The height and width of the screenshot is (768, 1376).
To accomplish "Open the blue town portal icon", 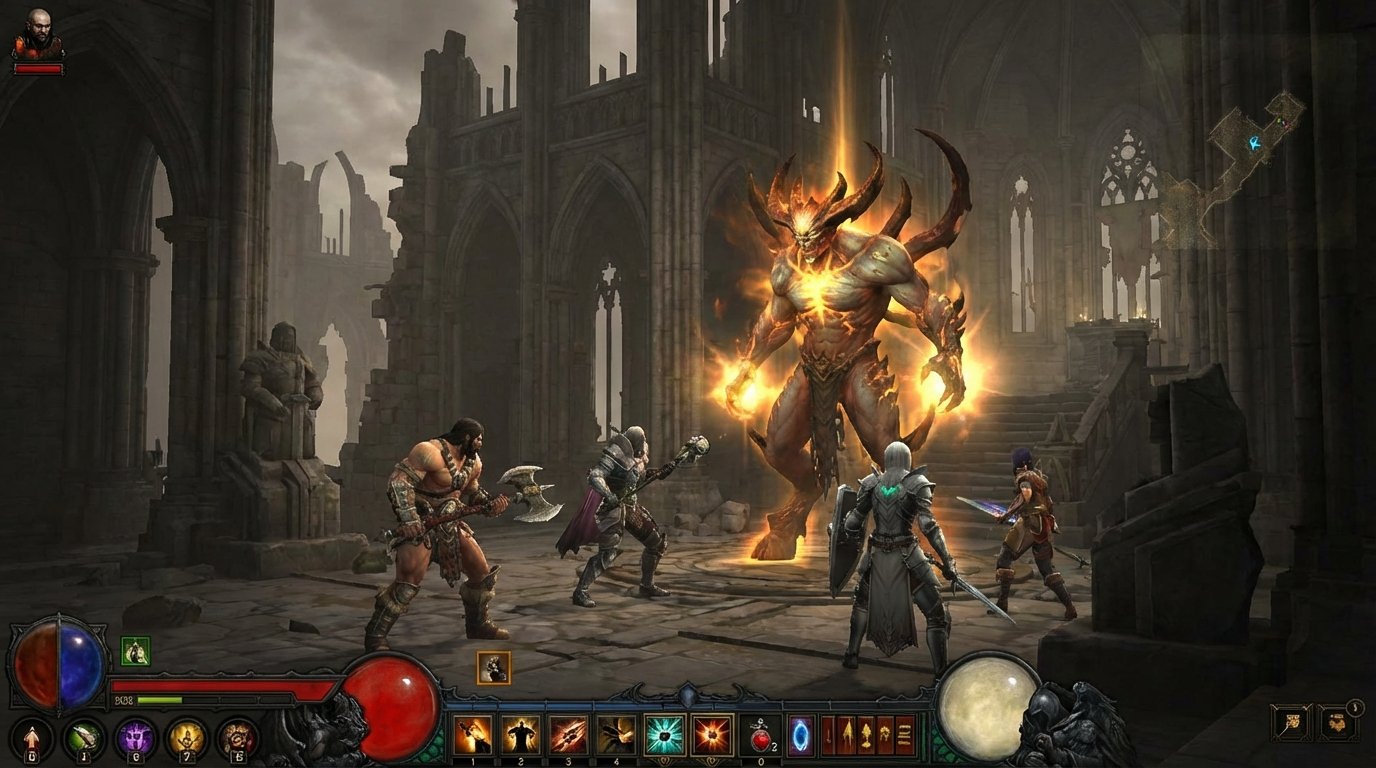I will point(800,737).
